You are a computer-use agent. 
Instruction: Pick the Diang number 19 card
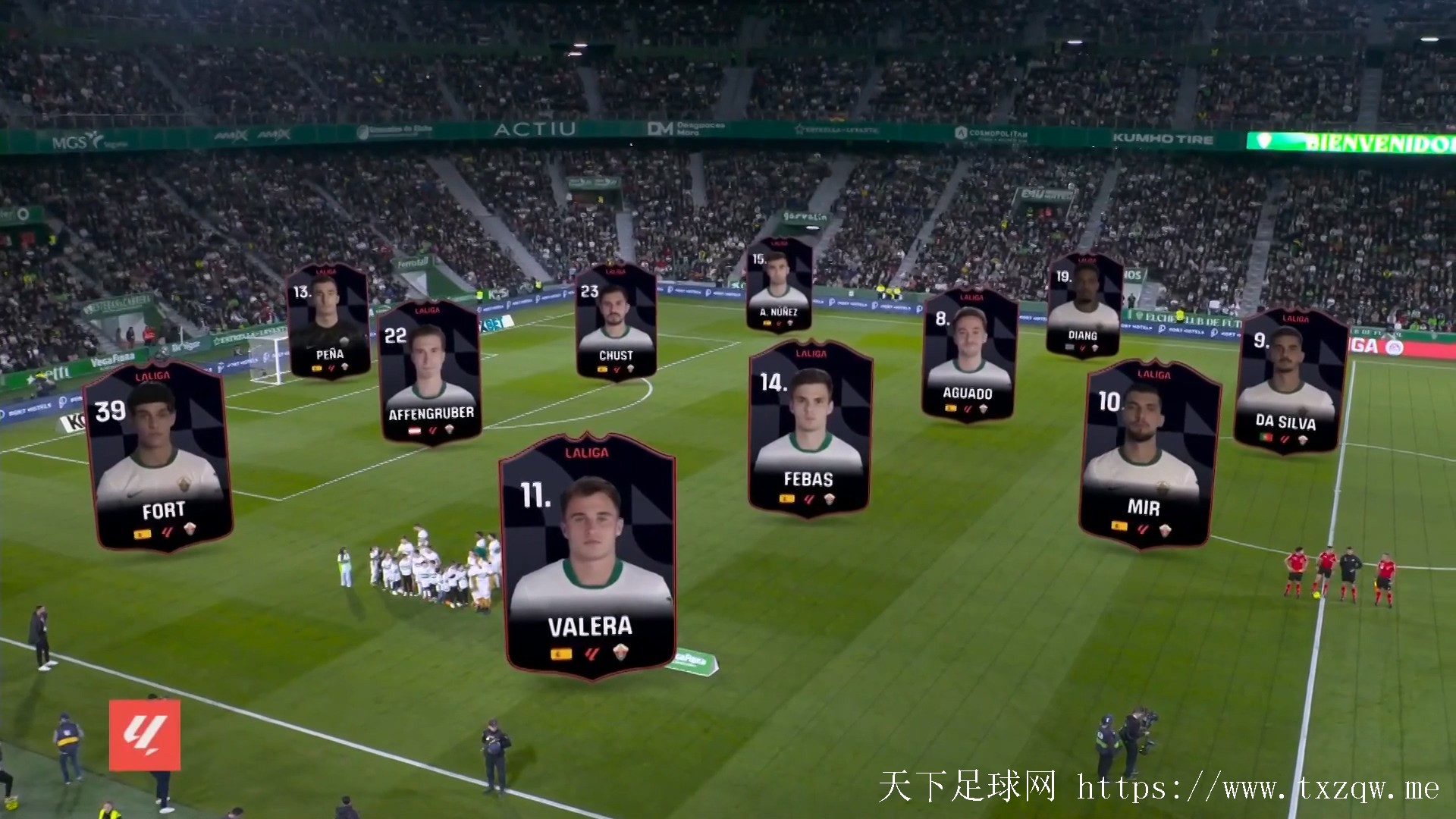tap(1084, 306)
